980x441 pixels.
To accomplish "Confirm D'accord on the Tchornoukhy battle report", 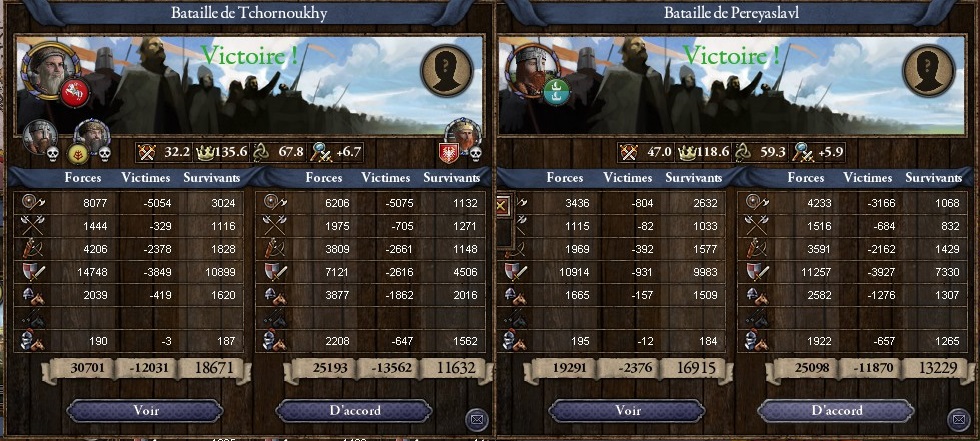I will coord(354,411).
